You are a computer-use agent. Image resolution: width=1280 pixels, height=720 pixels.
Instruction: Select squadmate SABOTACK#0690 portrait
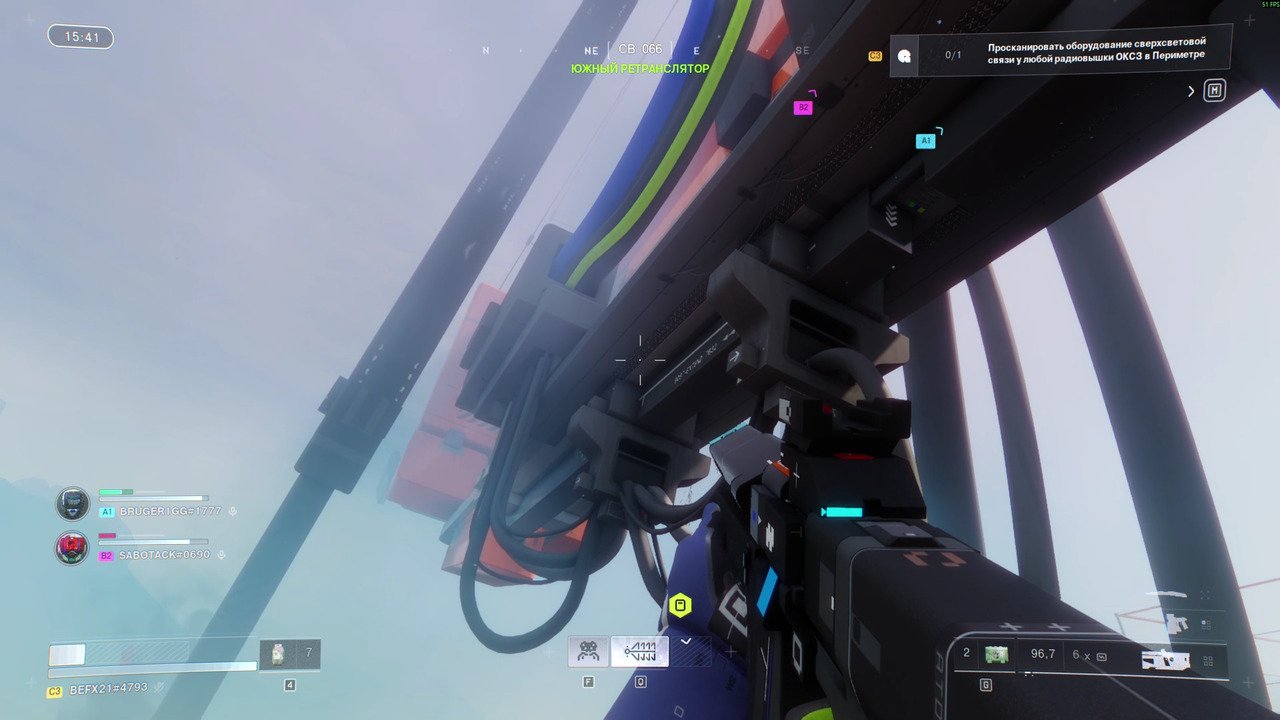point(72,547)
